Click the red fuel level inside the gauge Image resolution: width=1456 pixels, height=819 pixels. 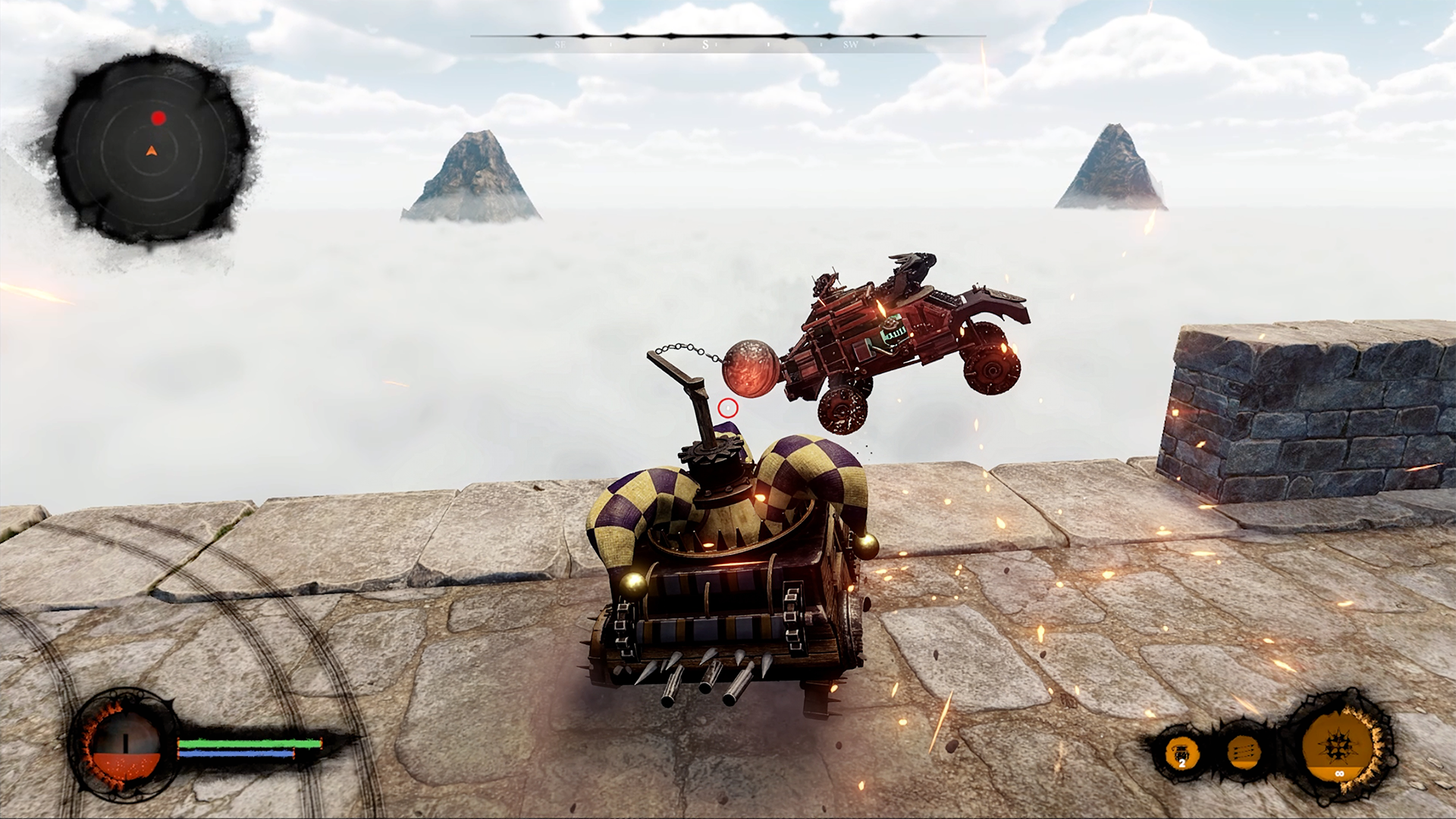point(127,767)
